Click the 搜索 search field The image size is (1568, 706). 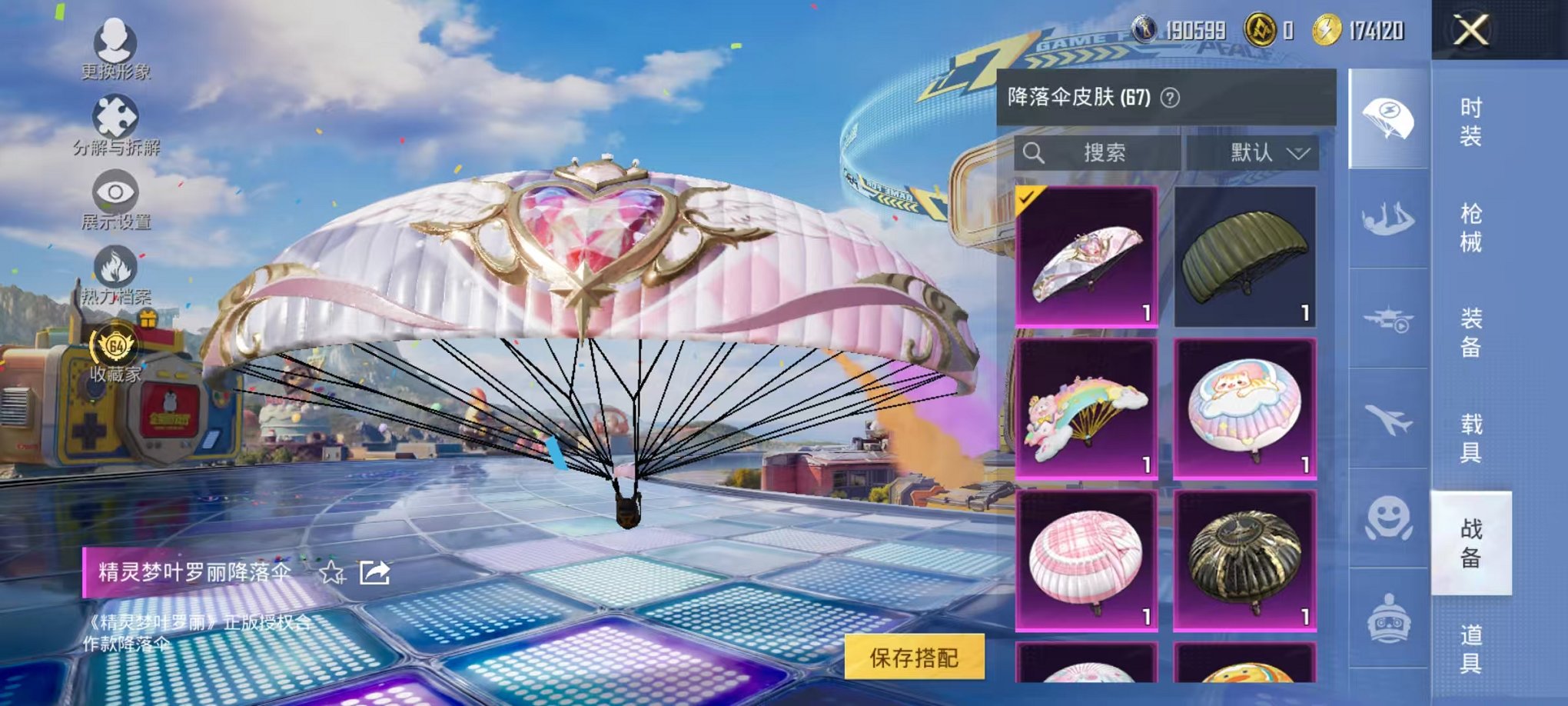coord(1099,152)
